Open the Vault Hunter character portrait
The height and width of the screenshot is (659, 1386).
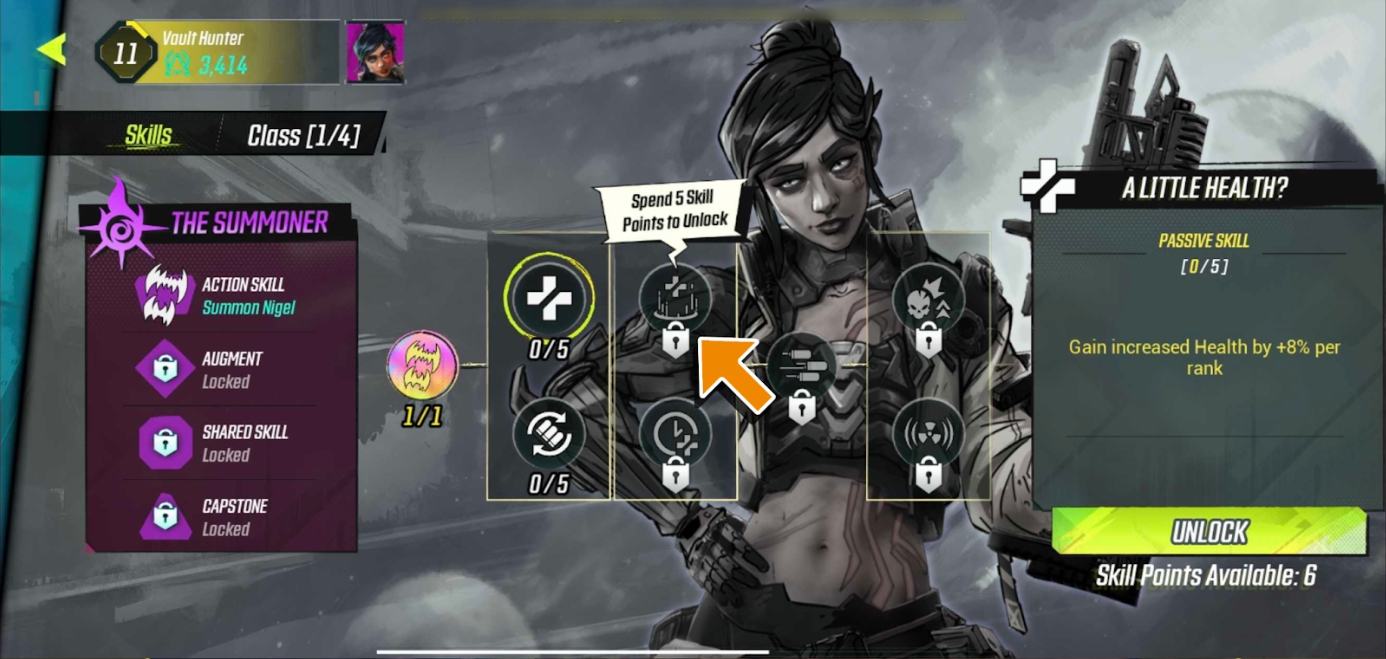click(375, 51)
